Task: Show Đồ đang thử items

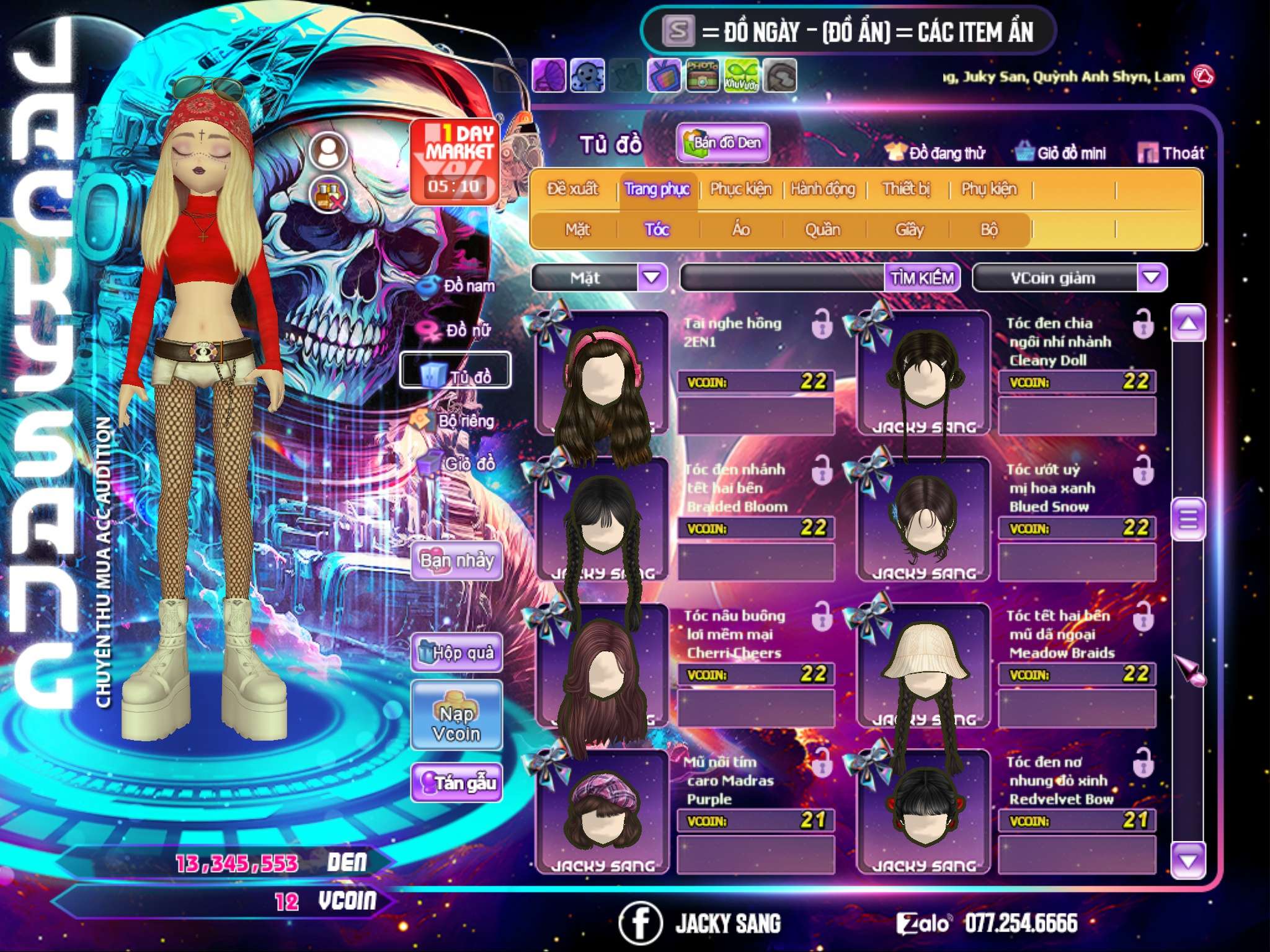Action: tap(936, 153)
